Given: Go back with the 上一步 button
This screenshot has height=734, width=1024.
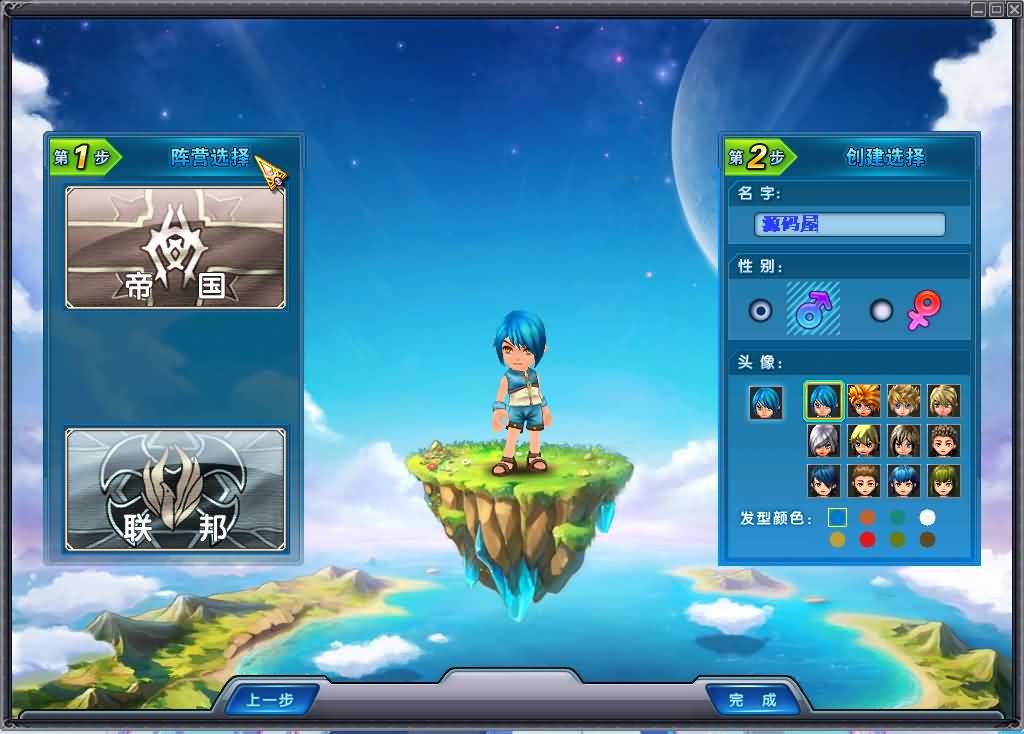Looking at the screenshot, I should 270,699.
